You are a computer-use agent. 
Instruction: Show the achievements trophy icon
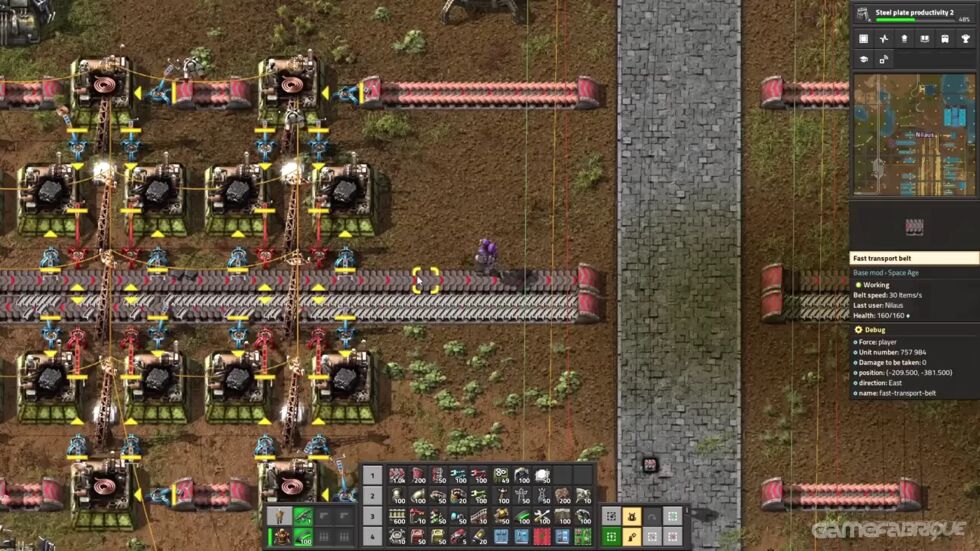(966, 39)
